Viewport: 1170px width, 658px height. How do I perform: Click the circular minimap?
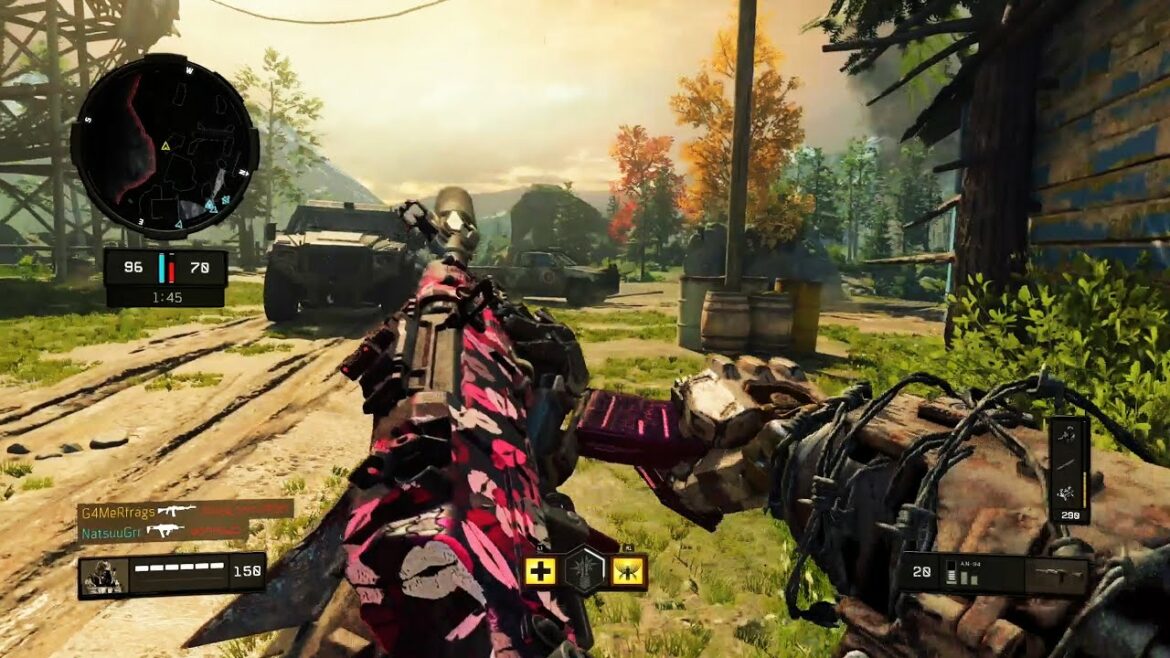(x=164, y=146)
